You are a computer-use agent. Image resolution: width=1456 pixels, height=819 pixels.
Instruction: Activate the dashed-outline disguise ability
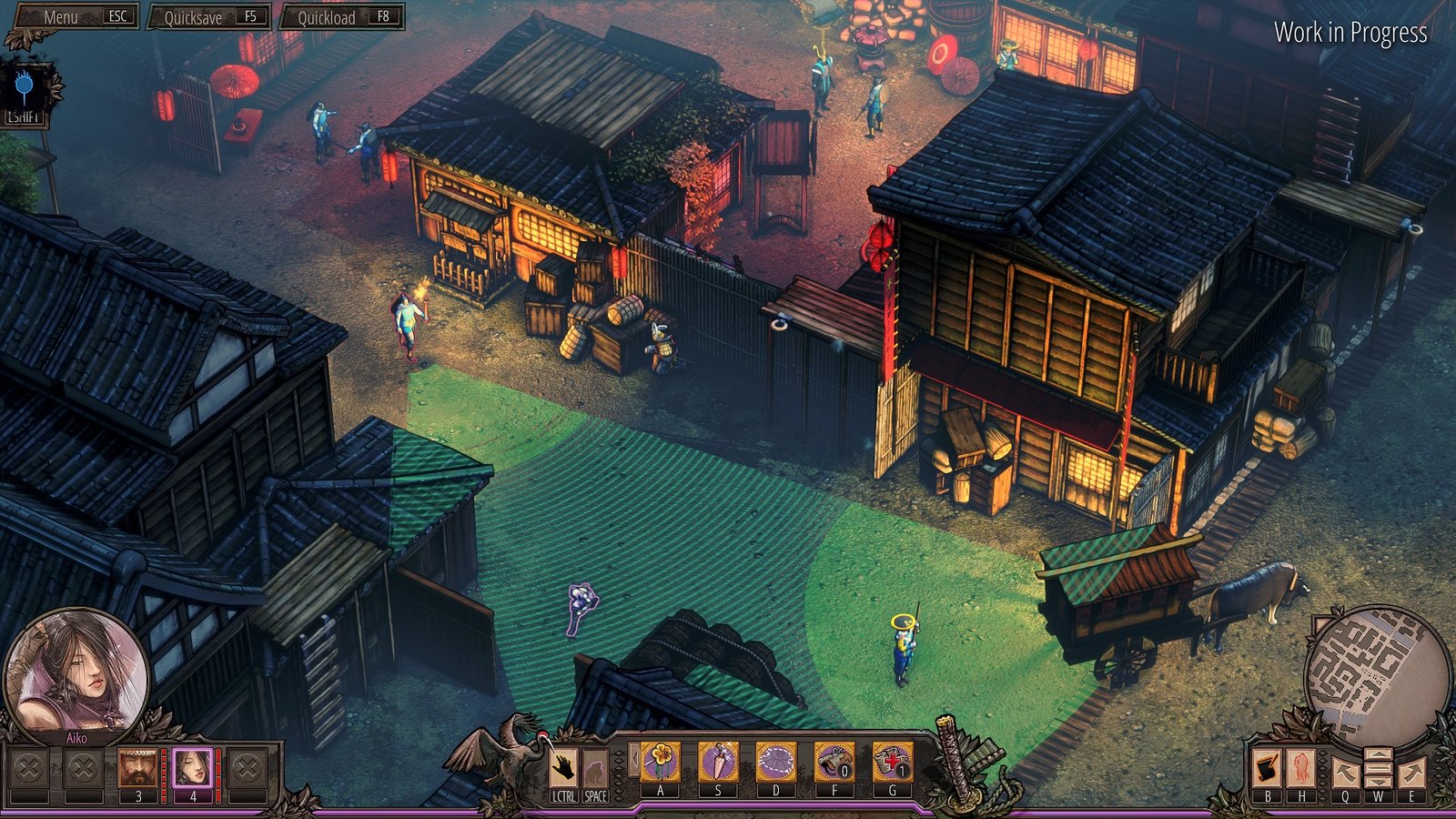tap(776, 762)
